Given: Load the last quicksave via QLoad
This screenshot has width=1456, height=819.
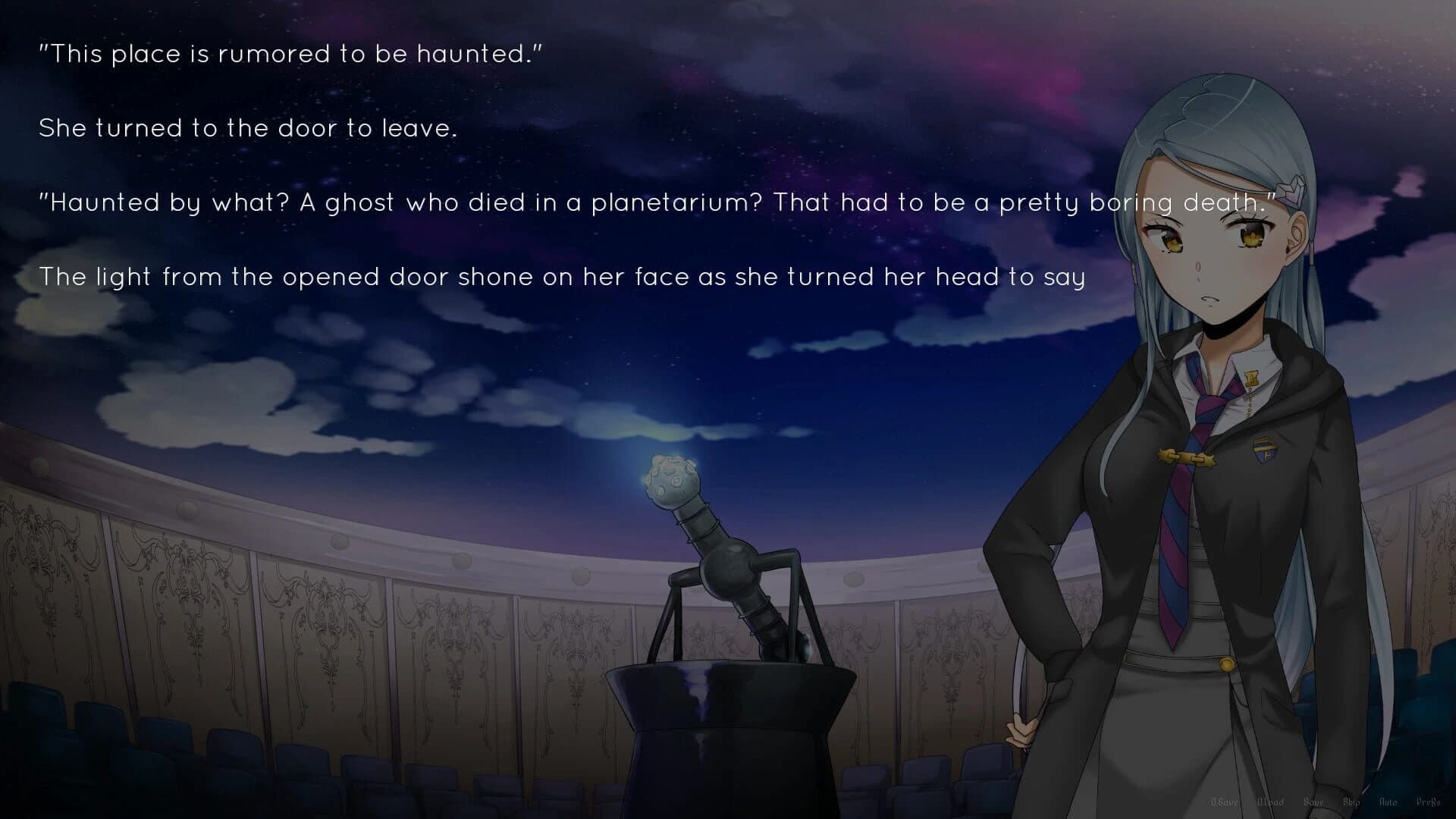Looking at the screenshot, I should tap(1271, 802).
